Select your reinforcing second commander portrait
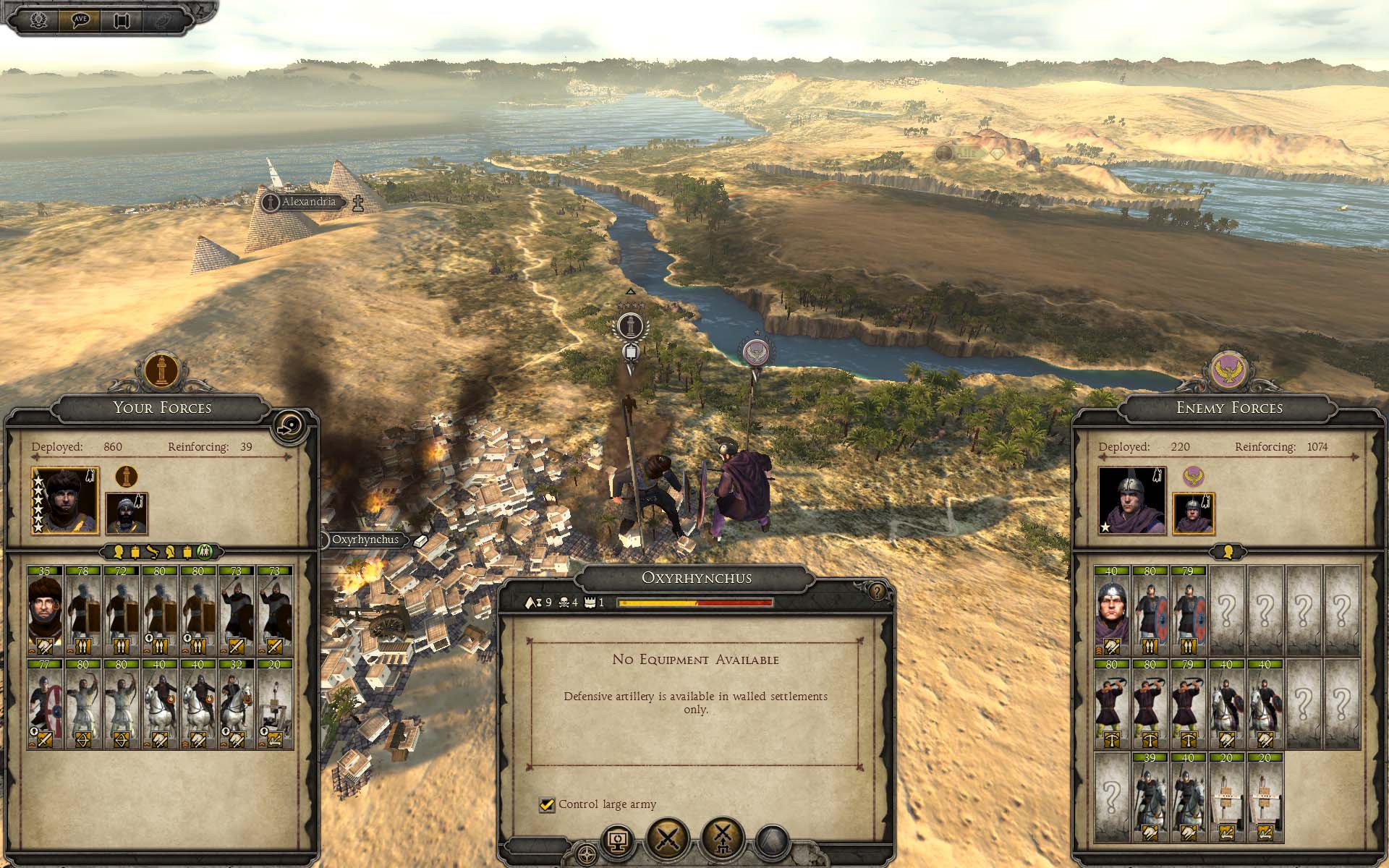 tap(127, 513)
